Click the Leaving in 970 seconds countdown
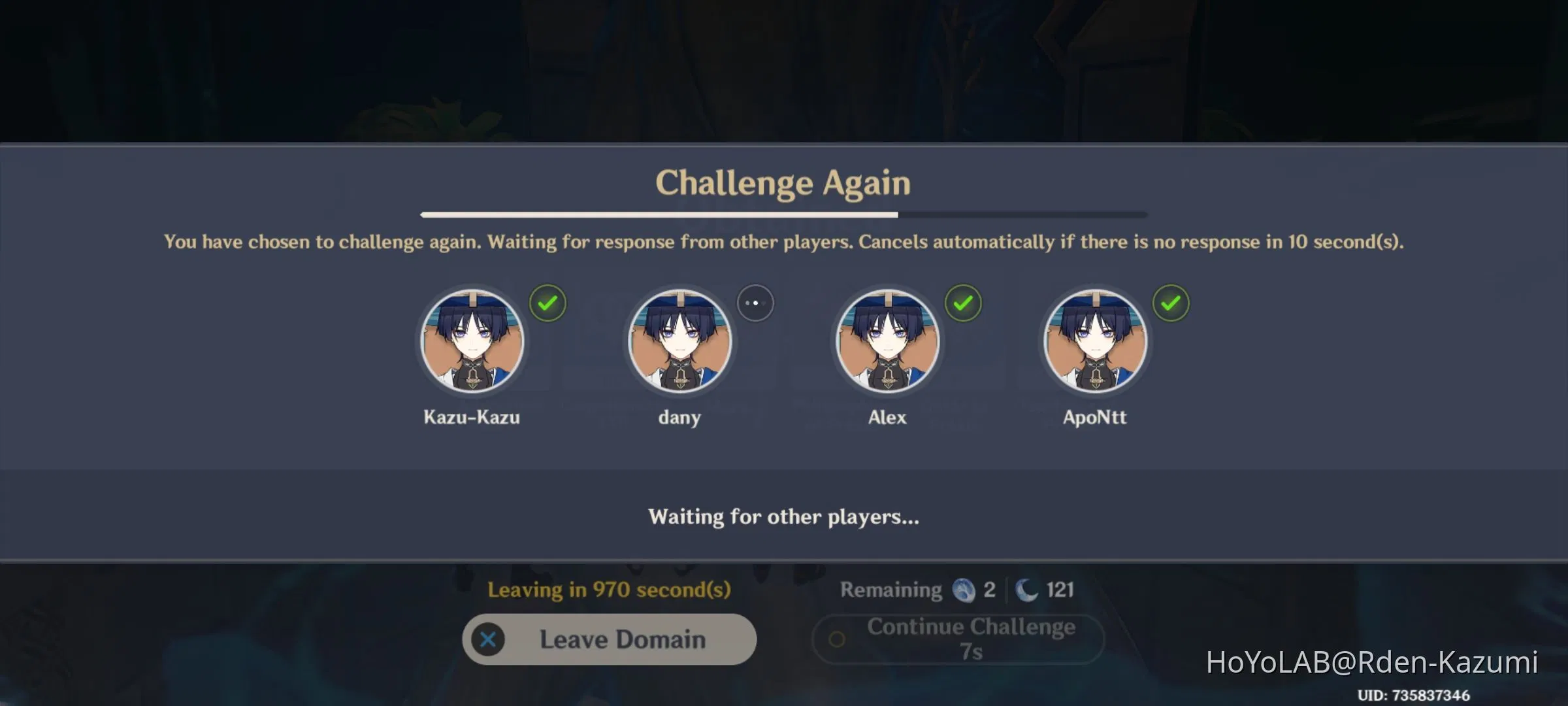Viewport: 1568px width, 706px height. click(610, 590)
